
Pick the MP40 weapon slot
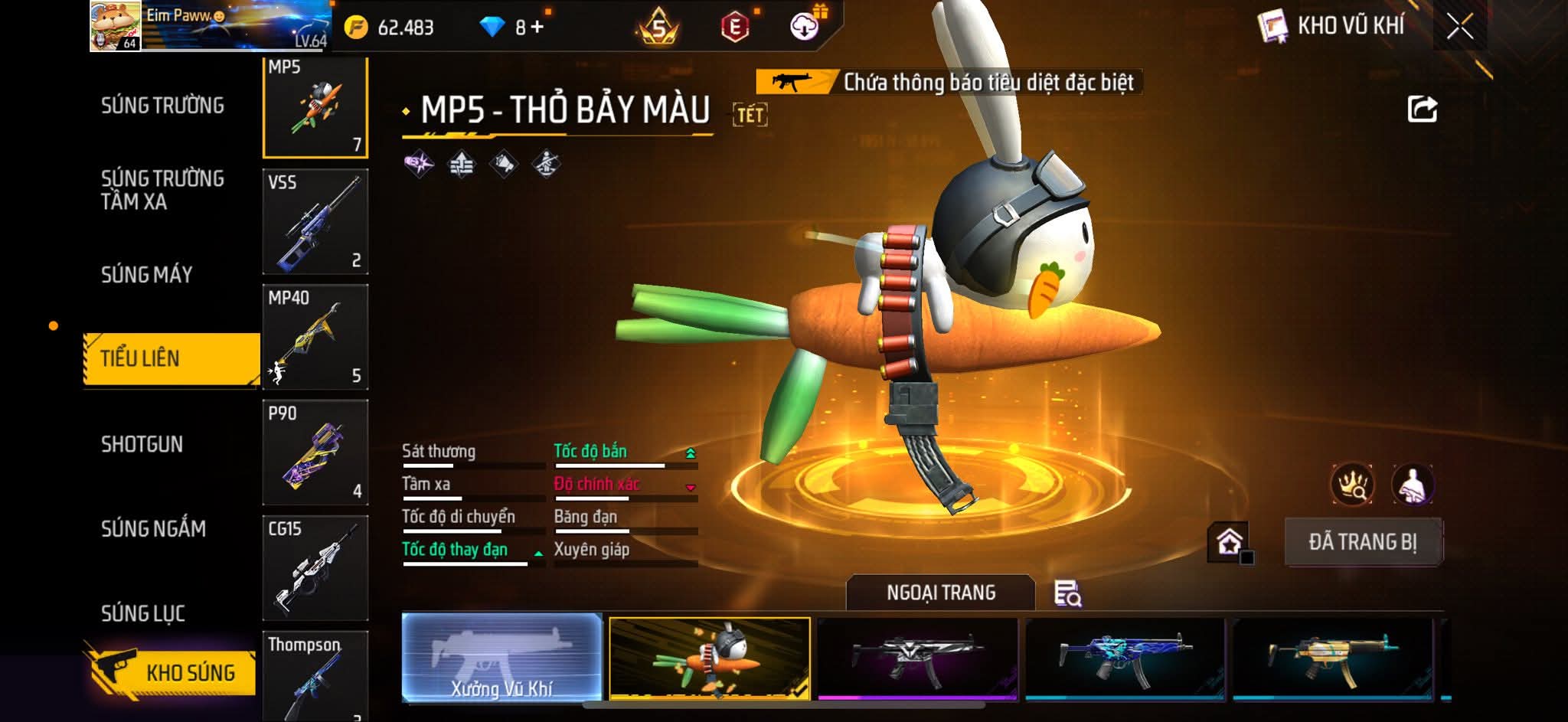pyautogui.click(x=315, y=338)
